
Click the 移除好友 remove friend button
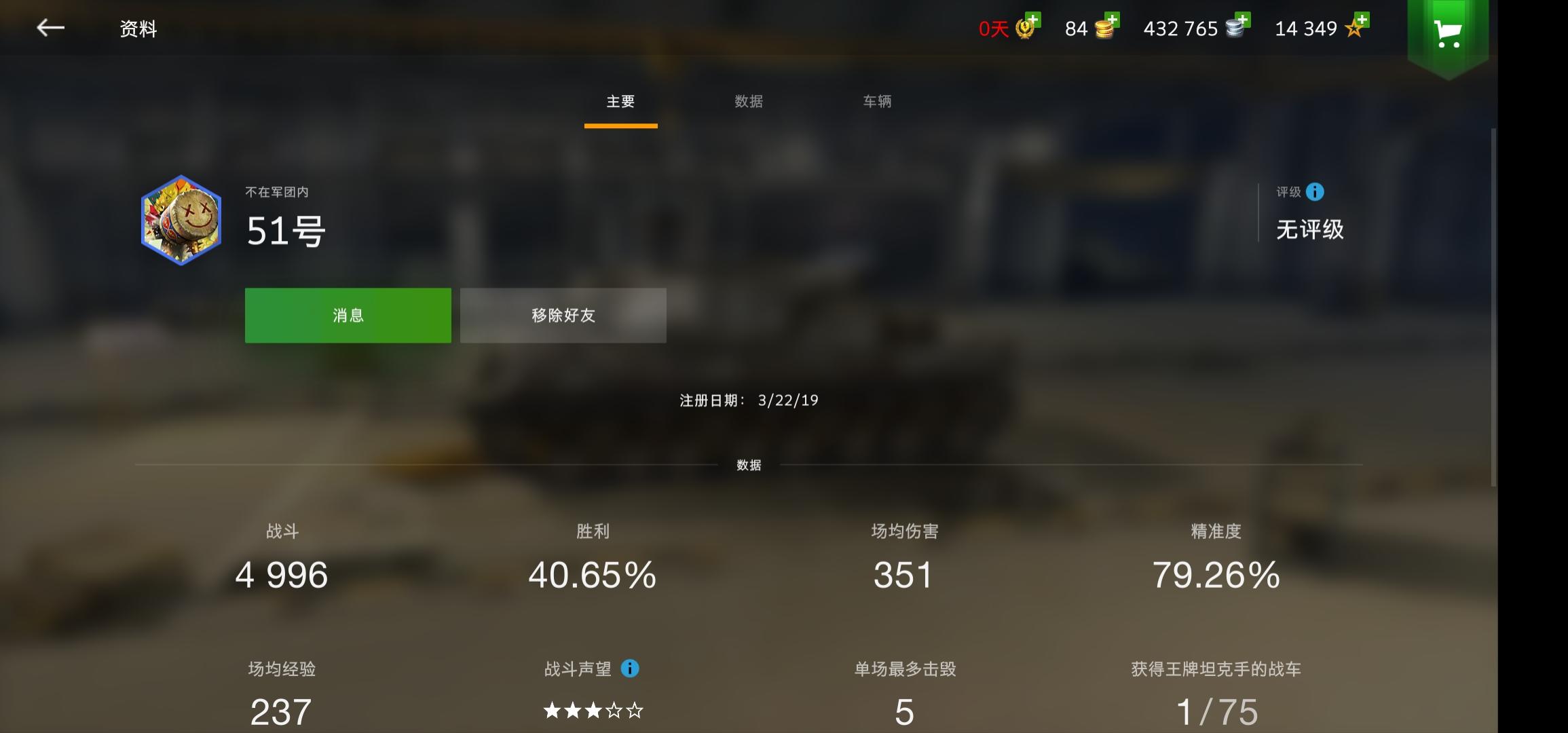click(x=563, y=315)
